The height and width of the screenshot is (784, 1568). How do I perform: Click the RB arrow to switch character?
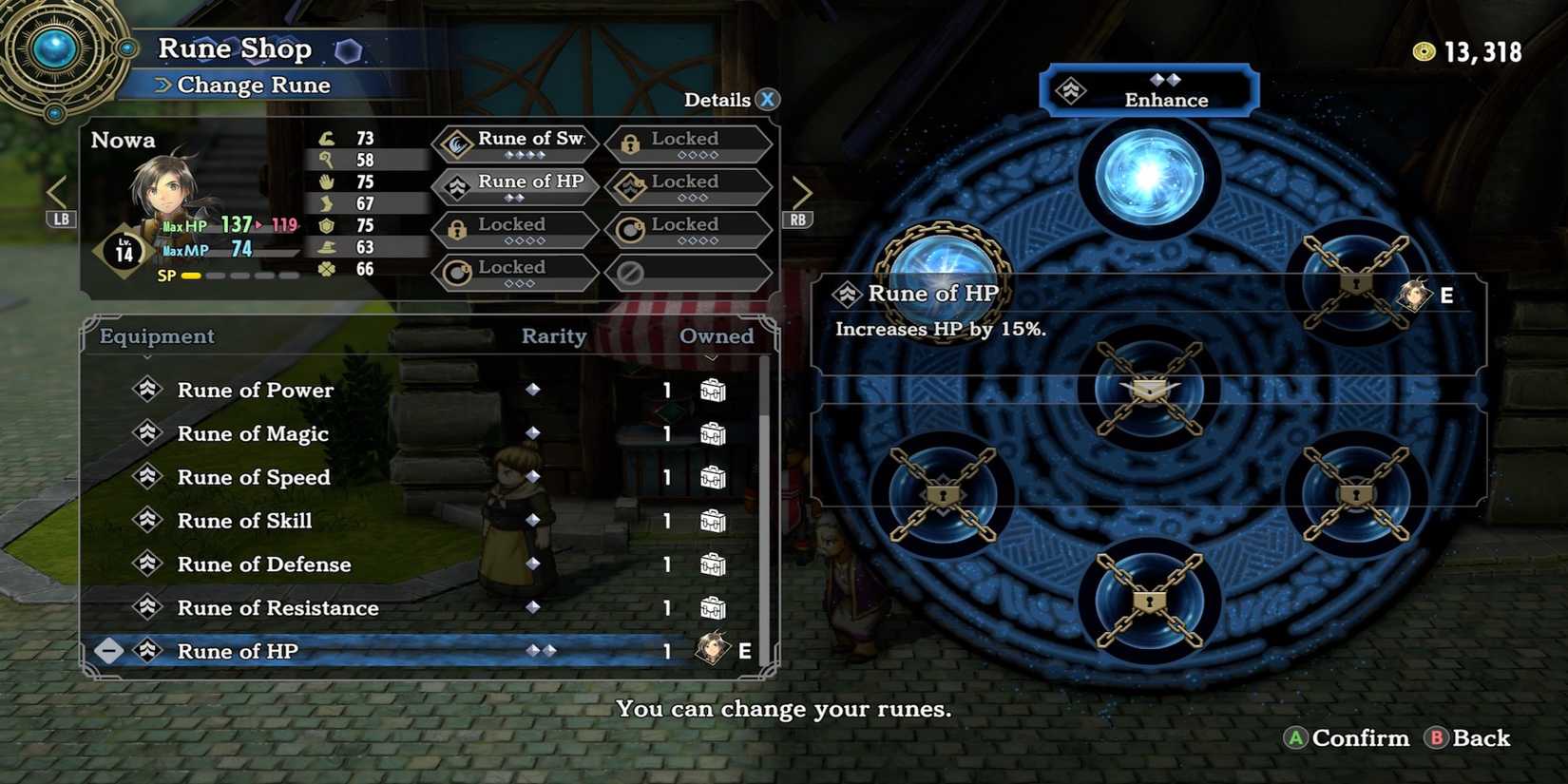803,190
